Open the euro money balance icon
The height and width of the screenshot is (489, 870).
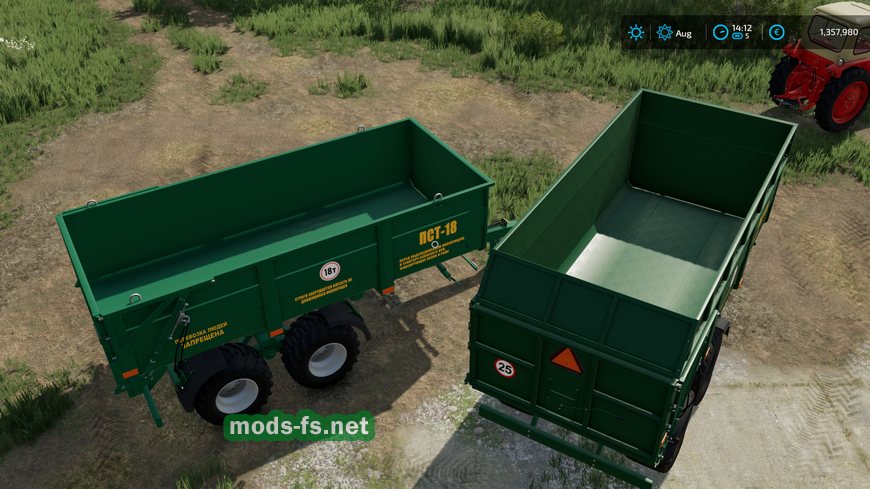[778, 32]
